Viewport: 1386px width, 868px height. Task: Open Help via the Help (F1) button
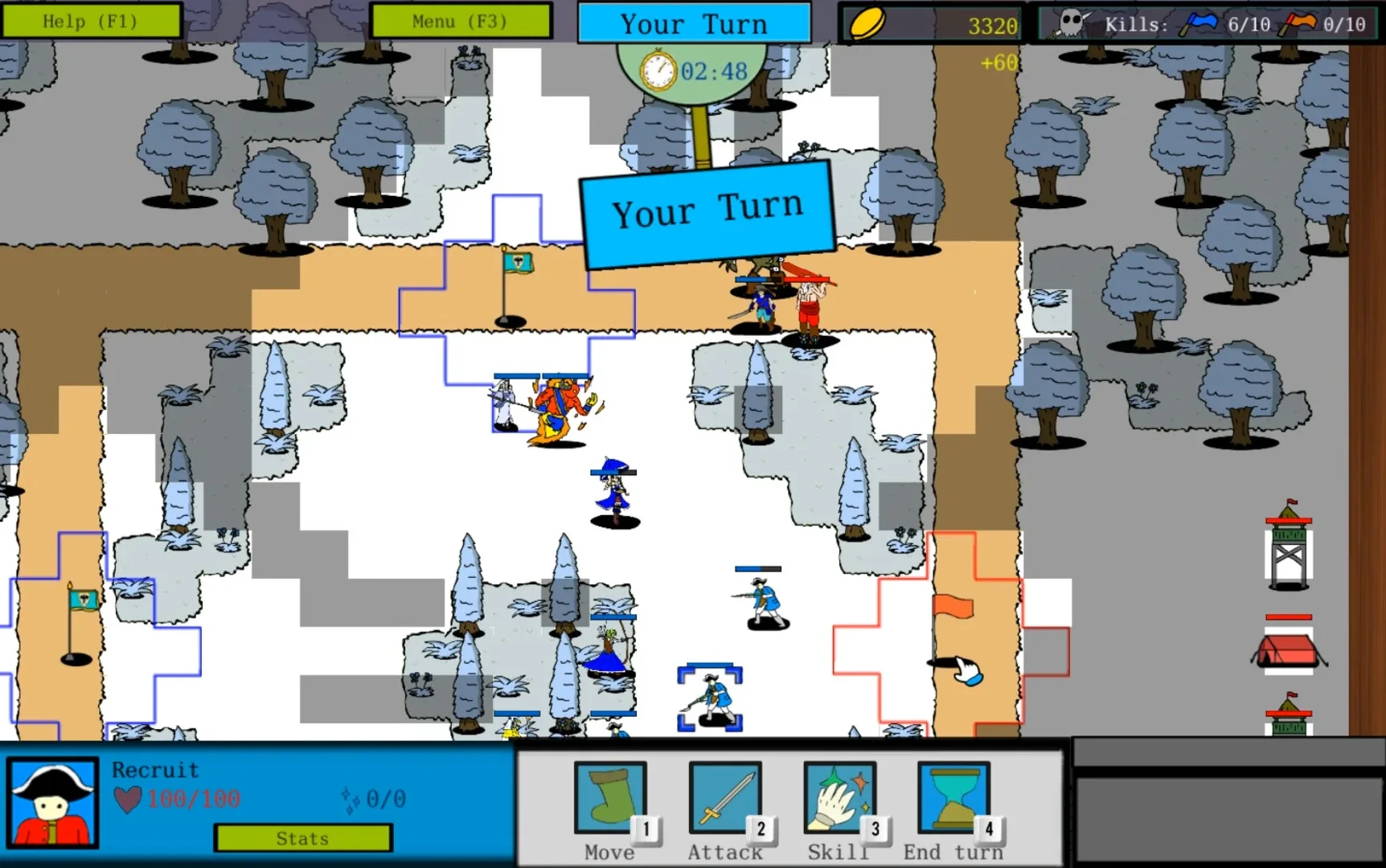pyautogui.click(x=91, y=22)
